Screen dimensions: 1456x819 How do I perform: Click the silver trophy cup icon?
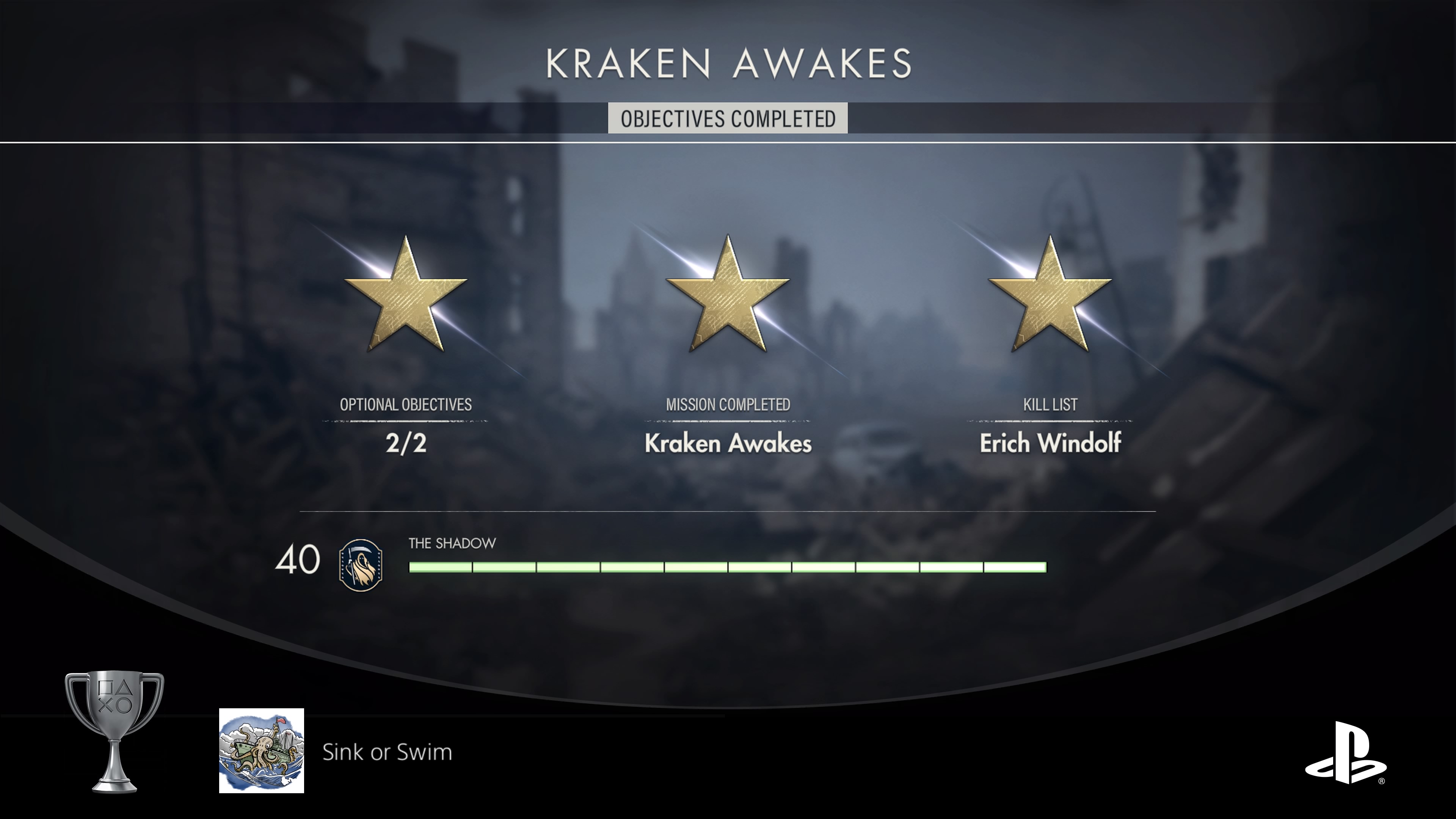(x=115, y=729)
